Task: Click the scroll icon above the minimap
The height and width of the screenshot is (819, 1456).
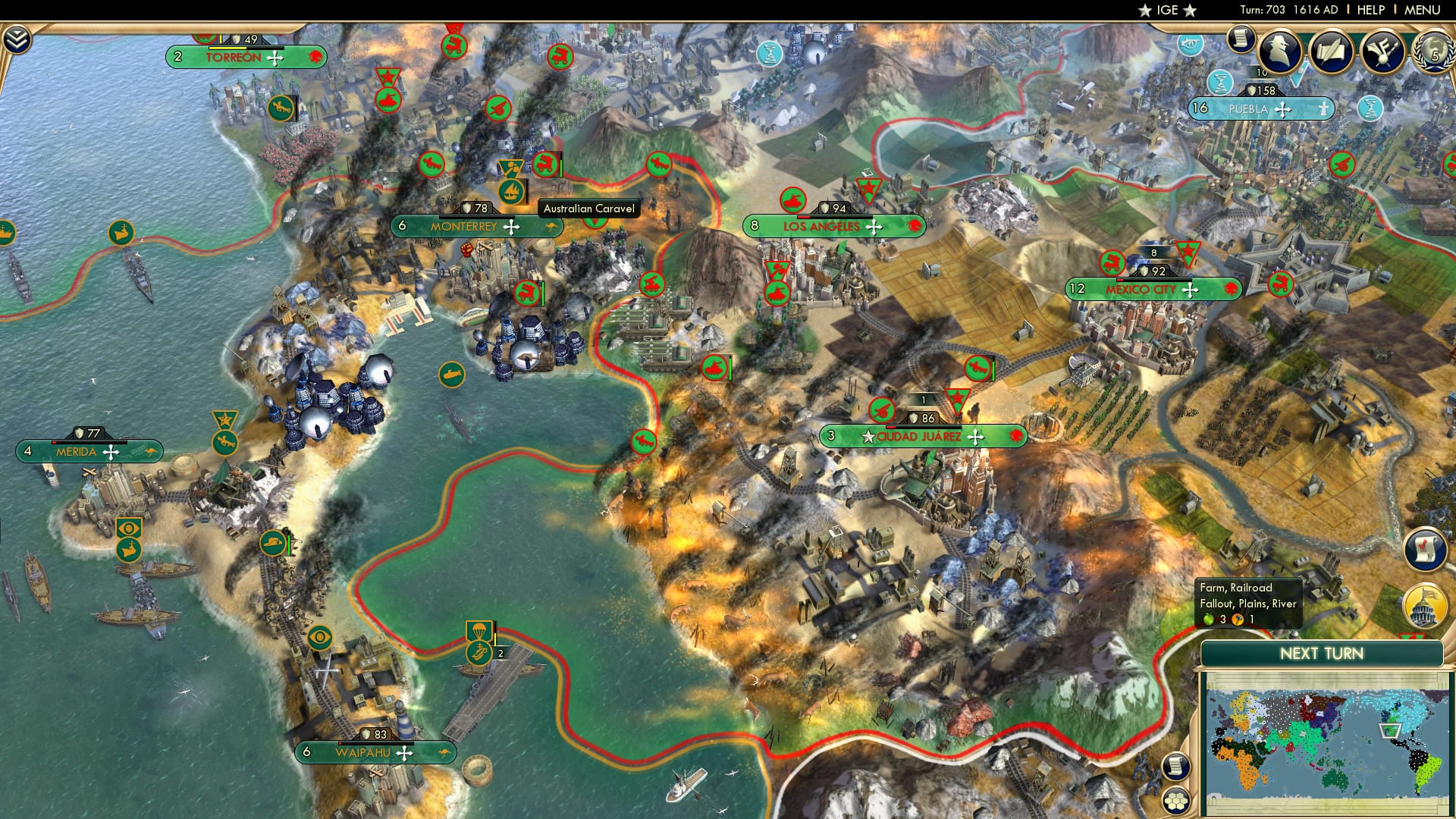Action: (x=1175, y=767)
